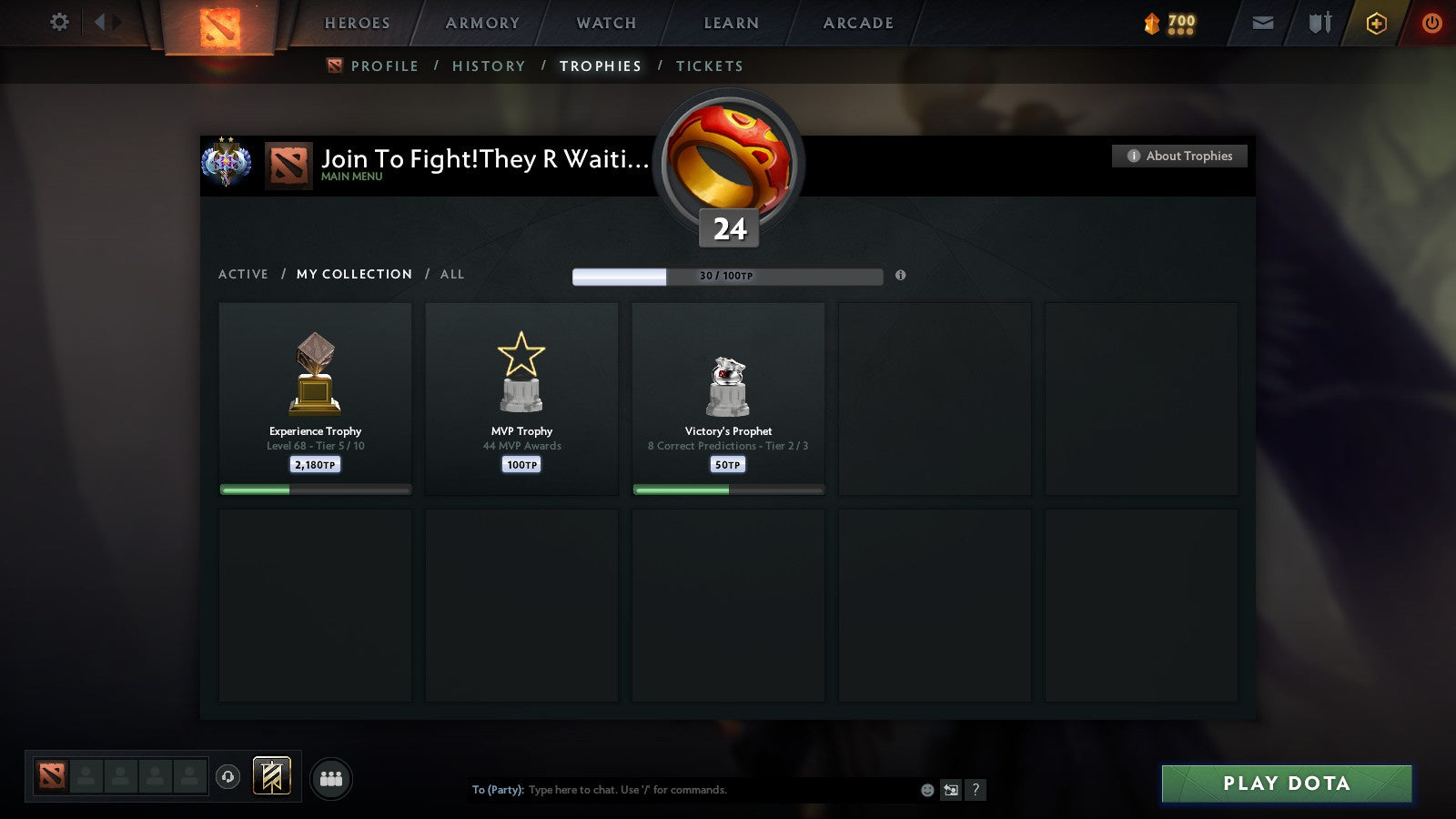Open the emoticon picker in chat bar
1456x819 pixels.
[x=926, y=790]
